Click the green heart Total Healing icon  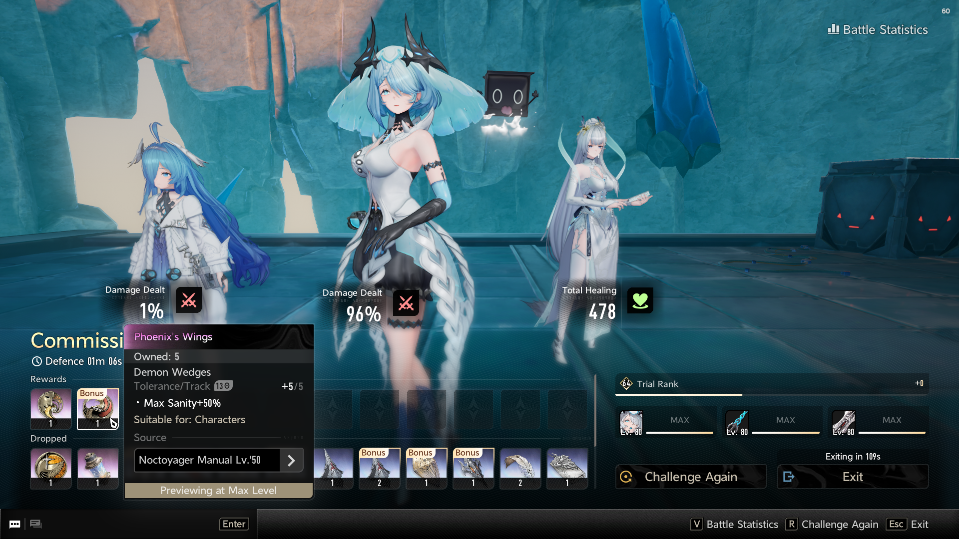click(640, 300)
